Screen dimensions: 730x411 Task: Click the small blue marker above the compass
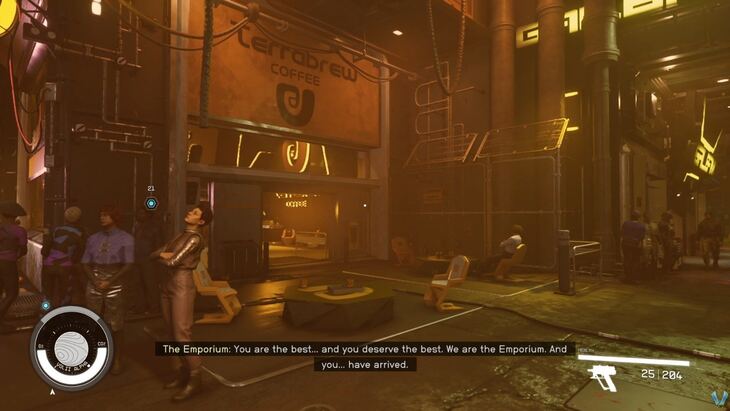(x=46, y=305)
